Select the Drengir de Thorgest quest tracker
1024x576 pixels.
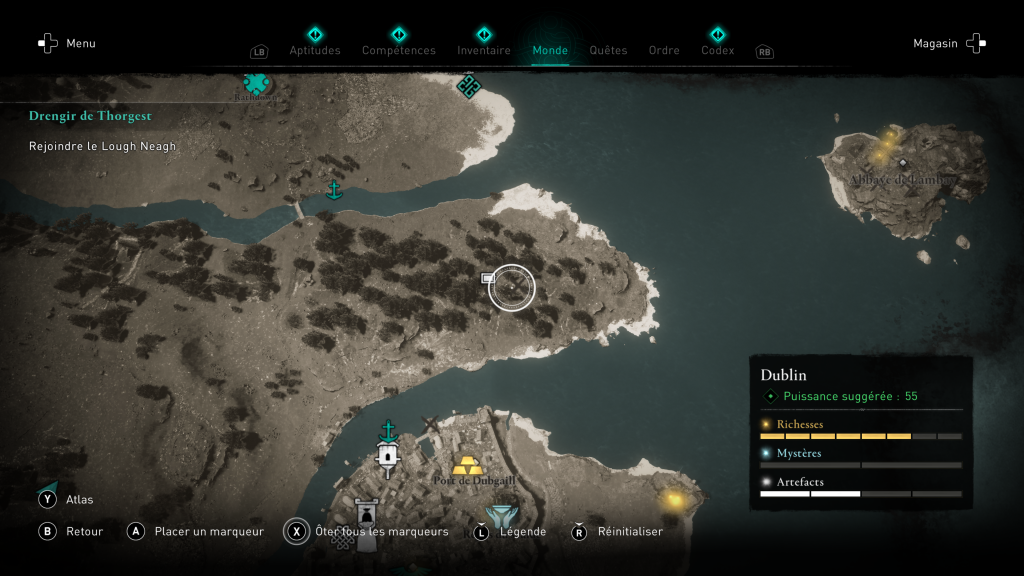[x=90, y=116]
